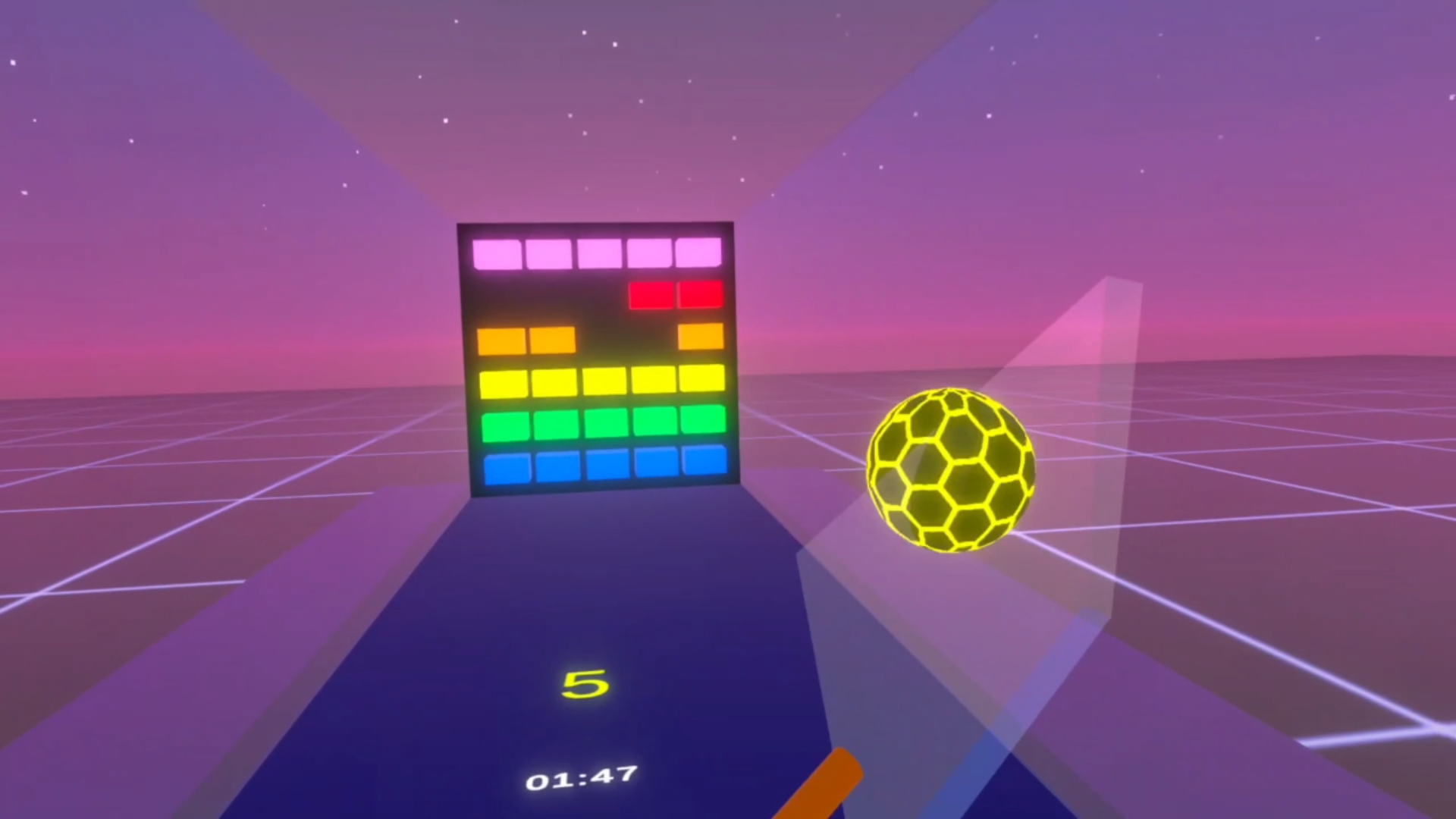Click the score number 5
The width and height of the screenshot is (1456, 819).
point(584,685)
